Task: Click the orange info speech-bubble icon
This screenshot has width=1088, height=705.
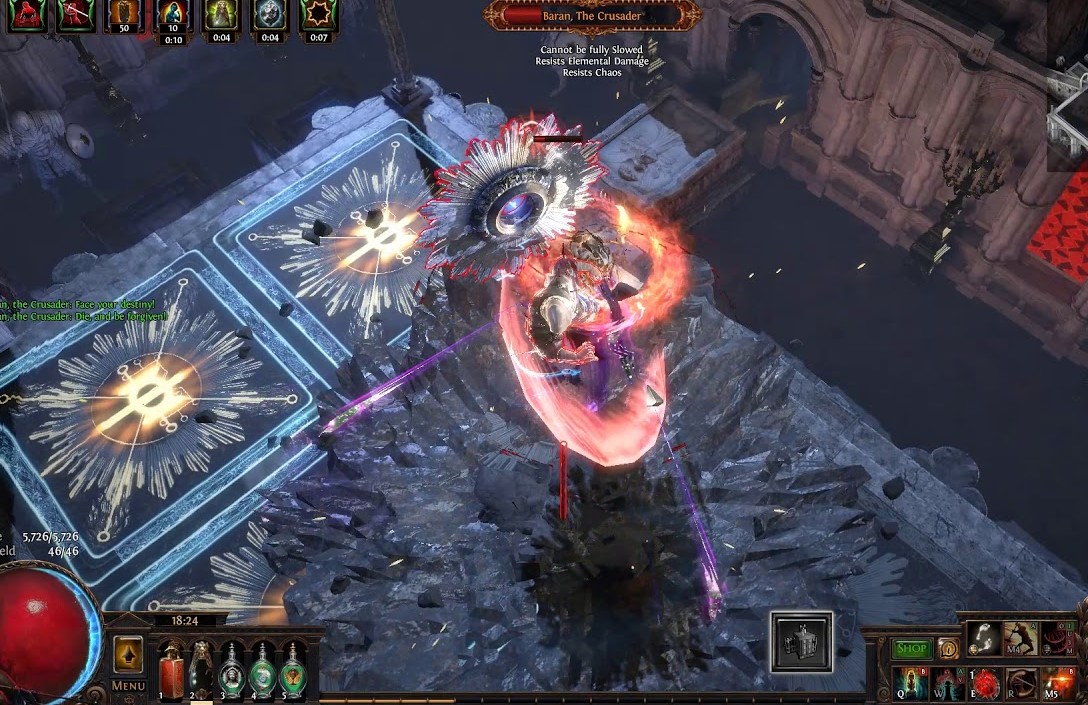Action: [947, 648]
